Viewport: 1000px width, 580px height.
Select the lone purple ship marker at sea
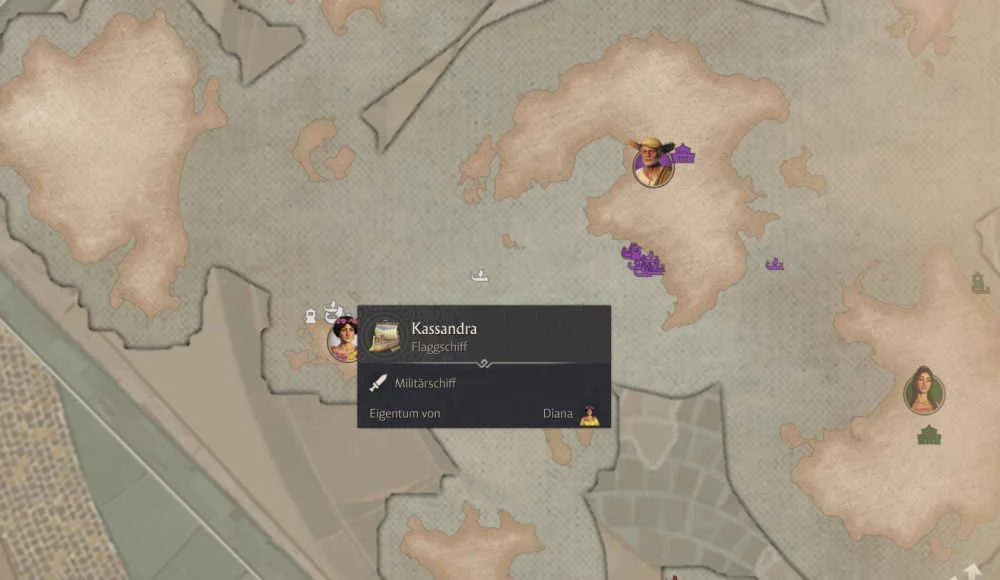774,265
